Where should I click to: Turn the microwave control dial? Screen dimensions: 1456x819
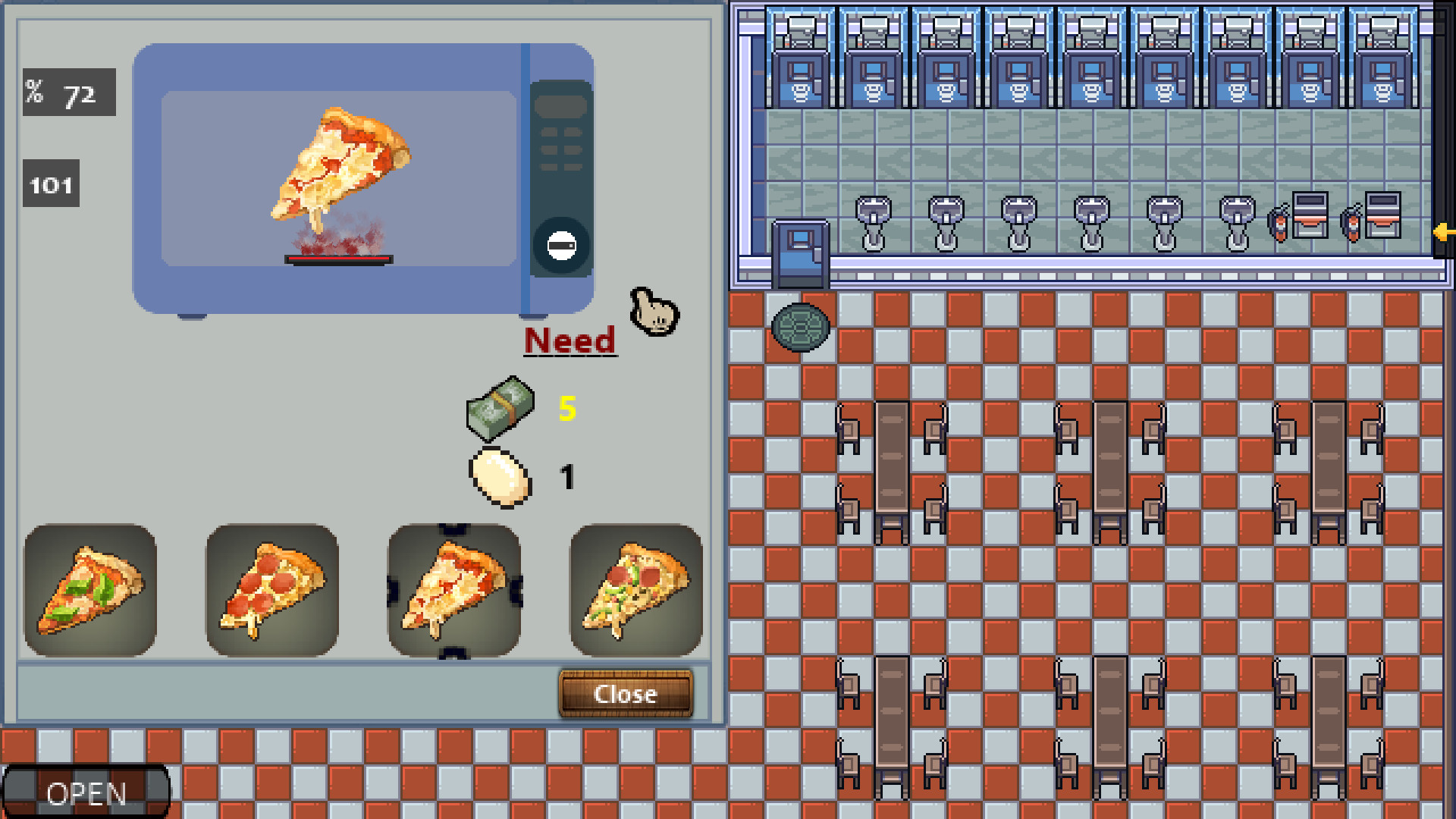pyautogui.click(x=560, y=244)
